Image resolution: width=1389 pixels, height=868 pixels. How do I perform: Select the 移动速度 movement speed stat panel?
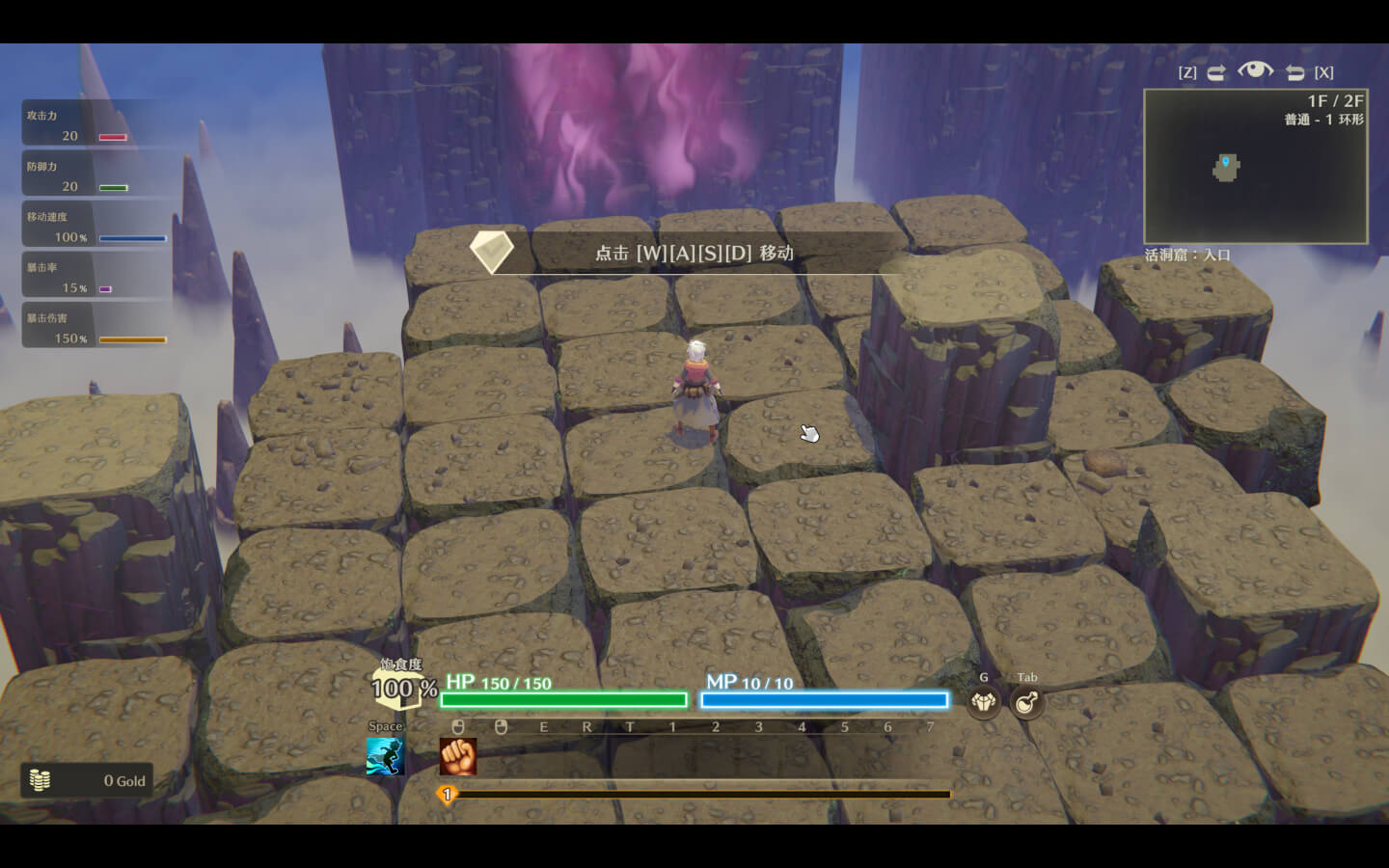coord(95,227)
